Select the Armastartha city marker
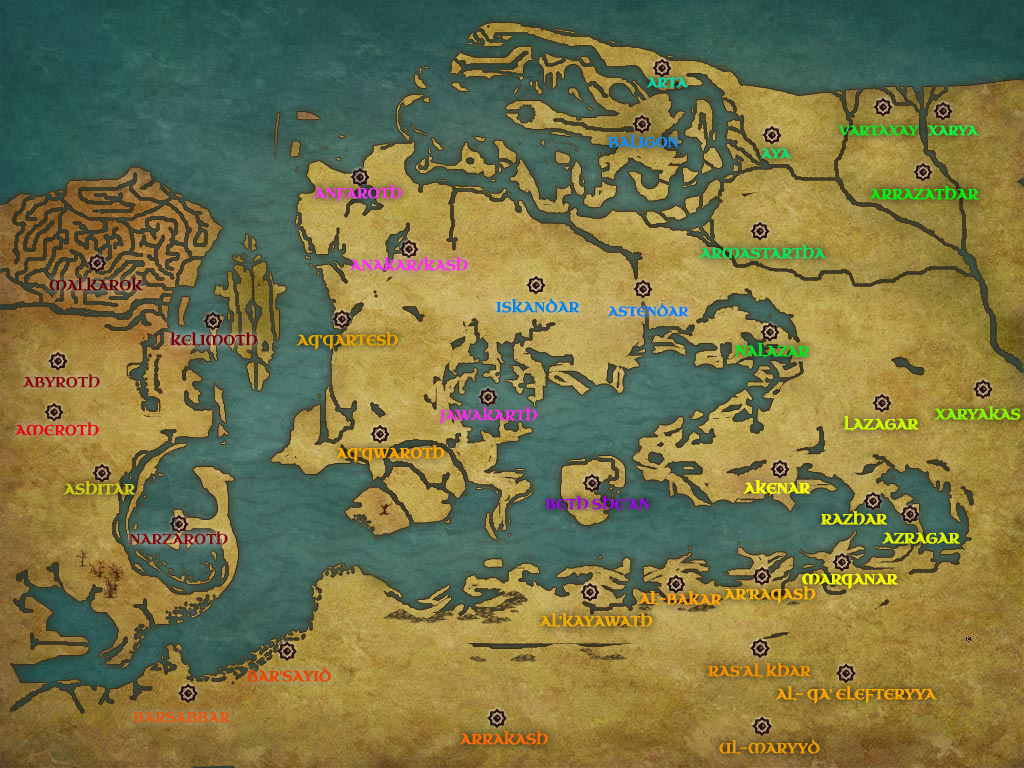The height and width of the screenshot is (768, 1024). tap(760, 231)
